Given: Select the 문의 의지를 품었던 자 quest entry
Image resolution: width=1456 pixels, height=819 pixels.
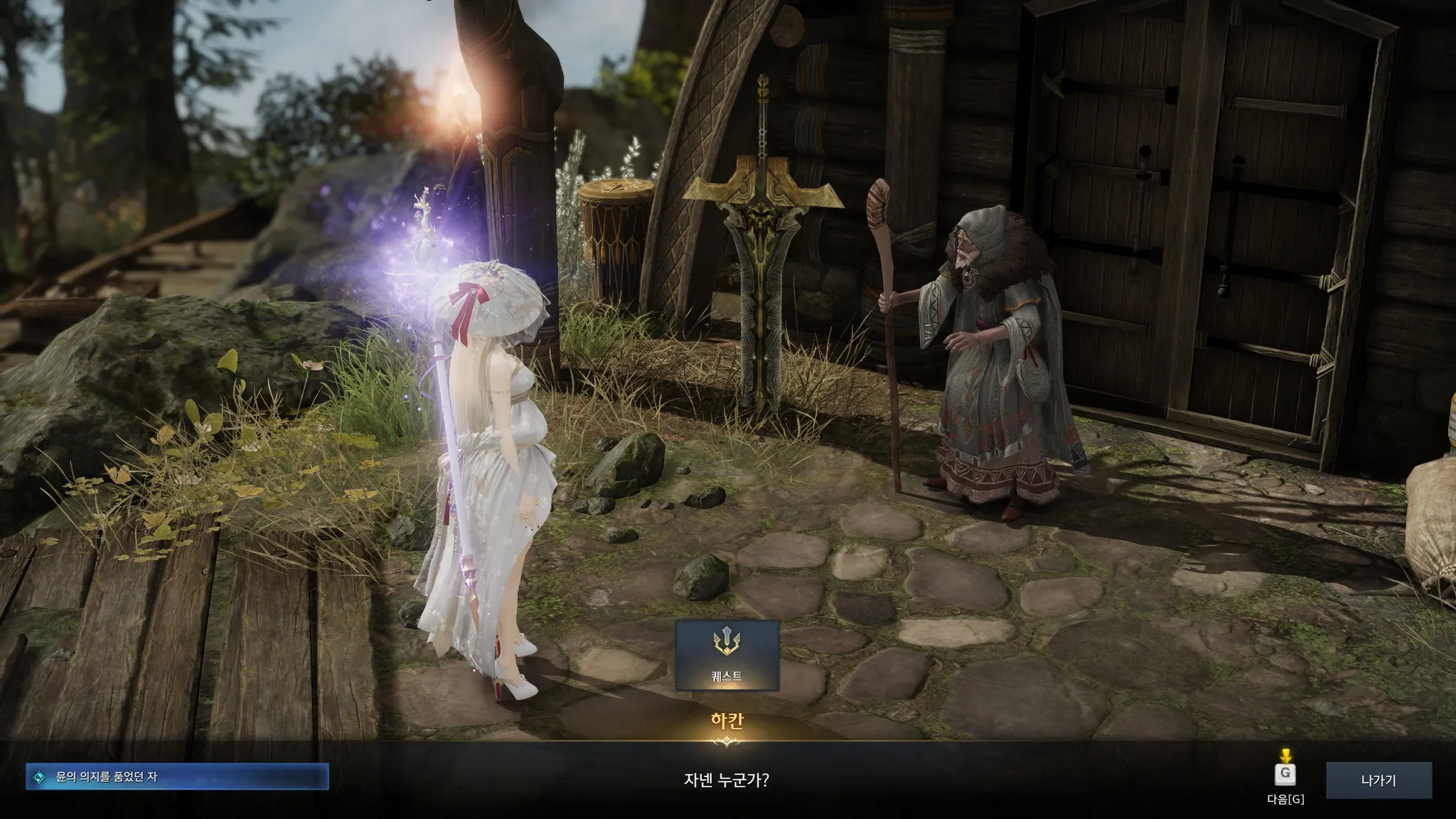Looking at the screenshot, I should pyautogui.click(x=177, y=777).
